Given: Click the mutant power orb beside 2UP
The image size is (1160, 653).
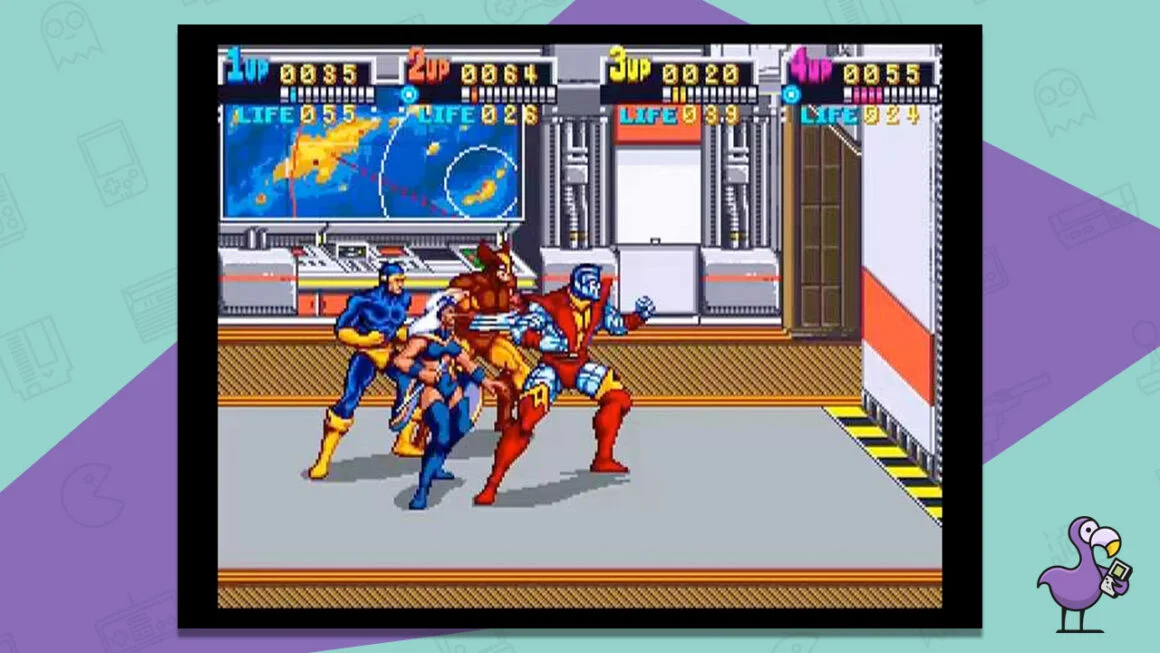Looking at the screenshot, I should tap(408, 95).
